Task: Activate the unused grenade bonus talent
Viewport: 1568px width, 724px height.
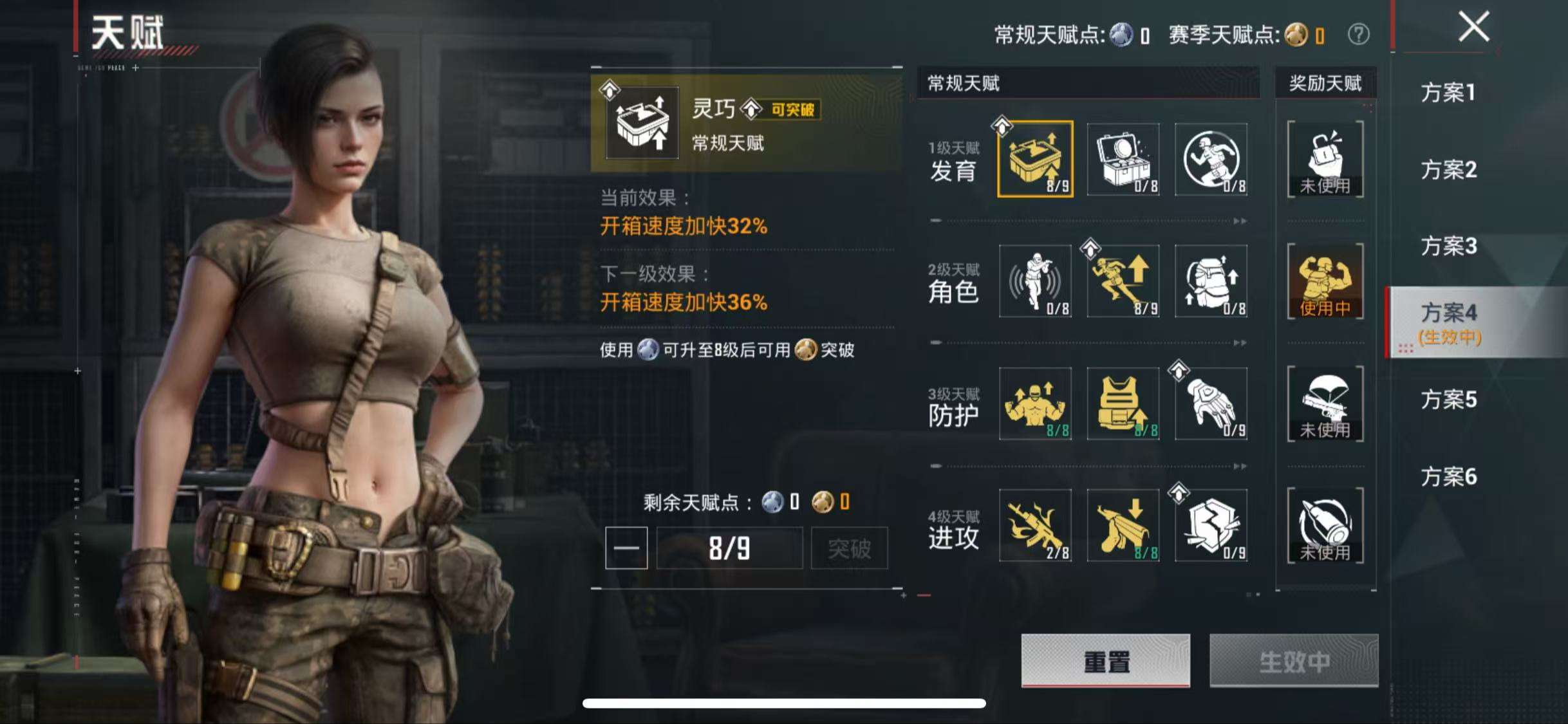Action: pyautogui.click(x=1326, y=160)
